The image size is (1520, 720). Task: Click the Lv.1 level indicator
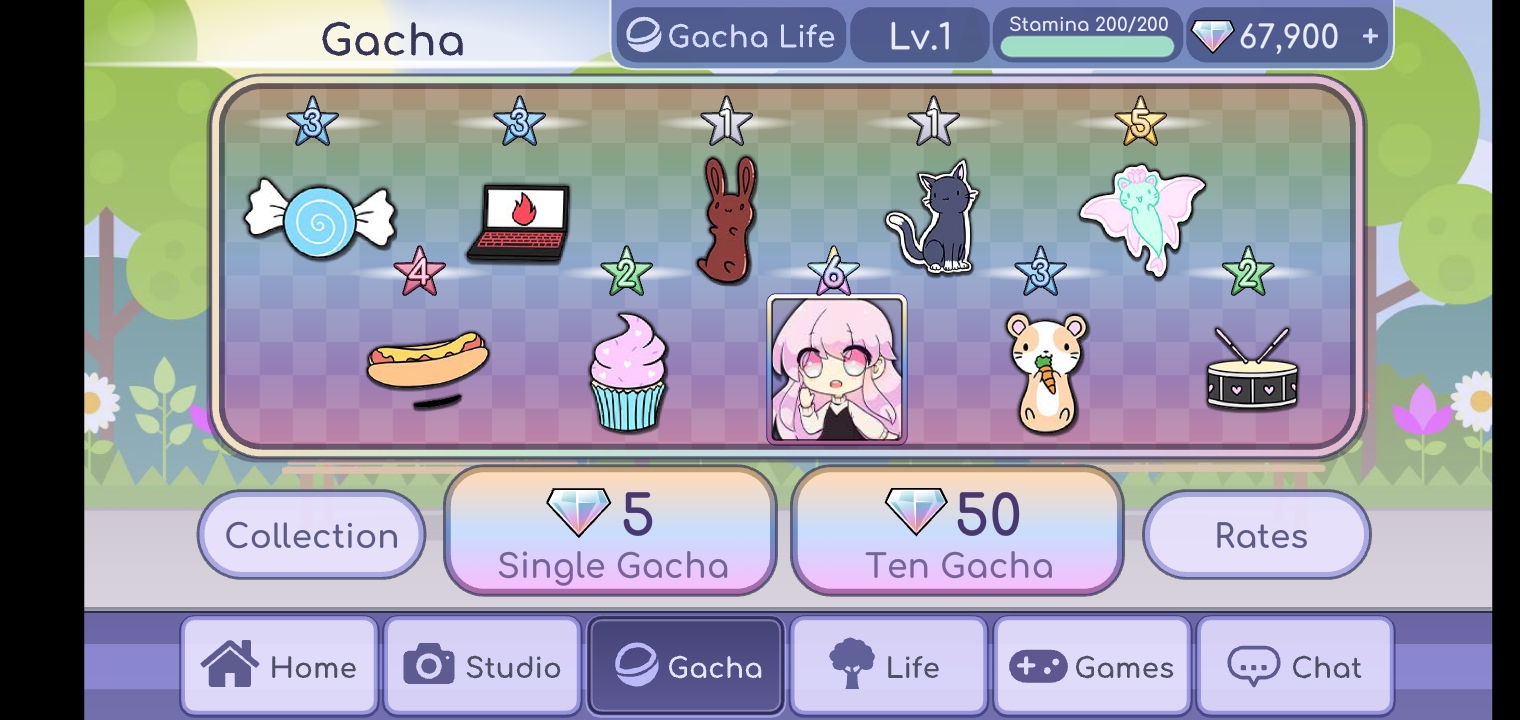pos(919,35)
